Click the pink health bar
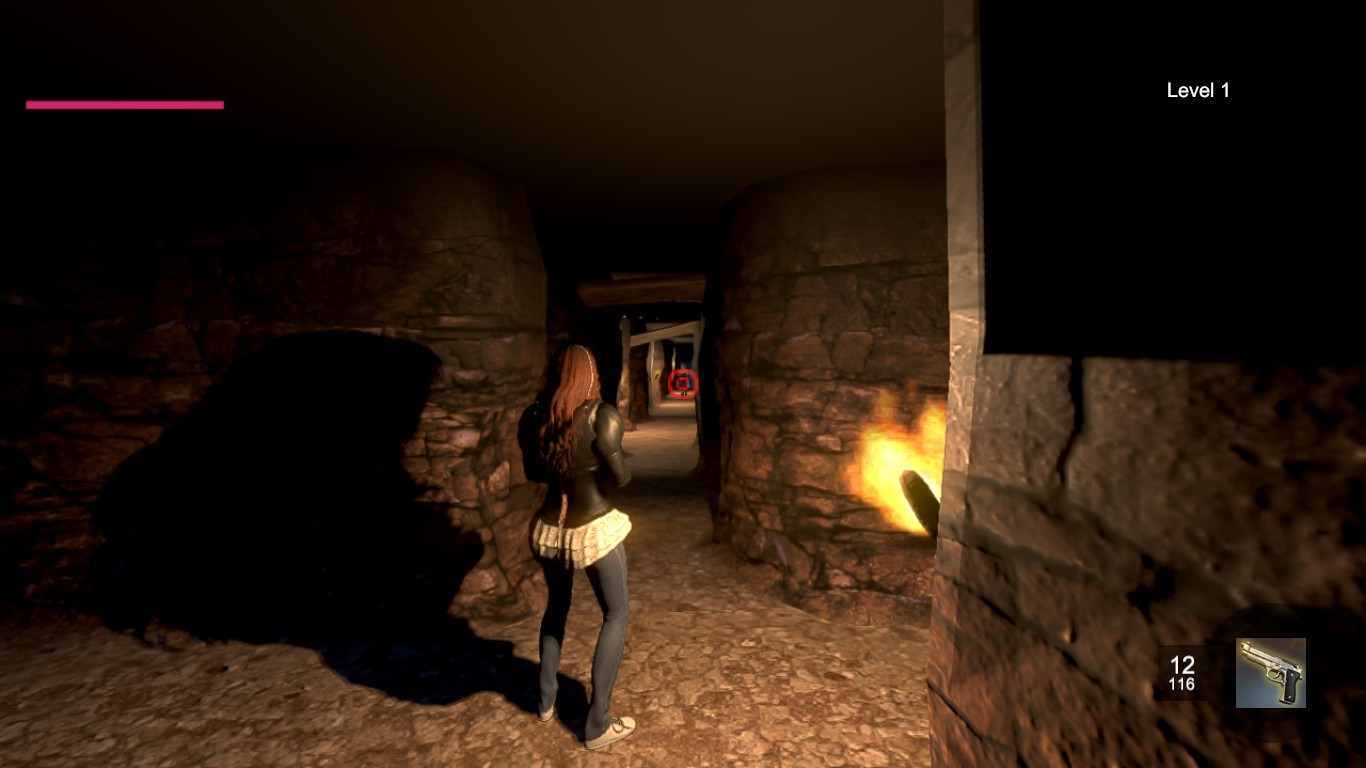This screenshot has height=768, width=1366. click(125, 103)
